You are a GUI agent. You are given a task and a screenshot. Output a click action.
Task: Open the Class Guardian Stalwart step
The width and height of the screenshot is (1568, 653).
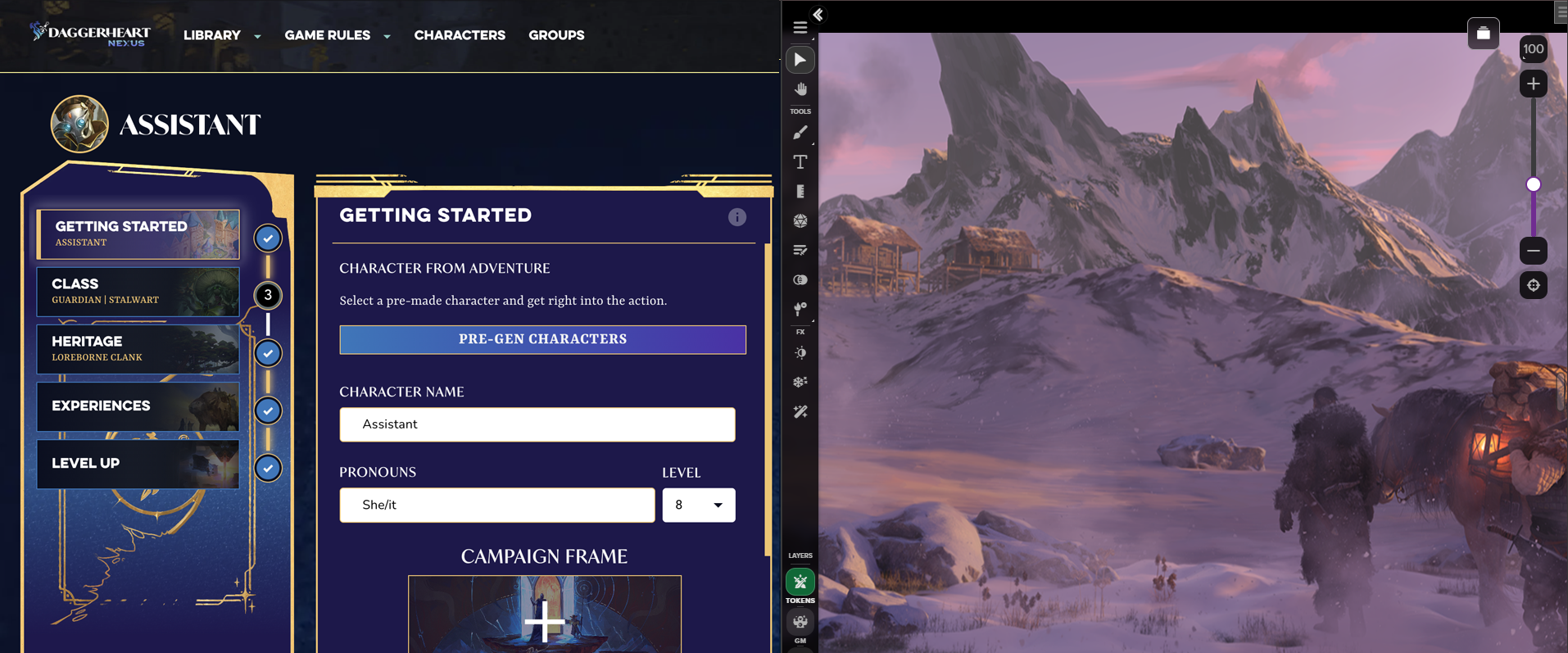click(137, 292)
